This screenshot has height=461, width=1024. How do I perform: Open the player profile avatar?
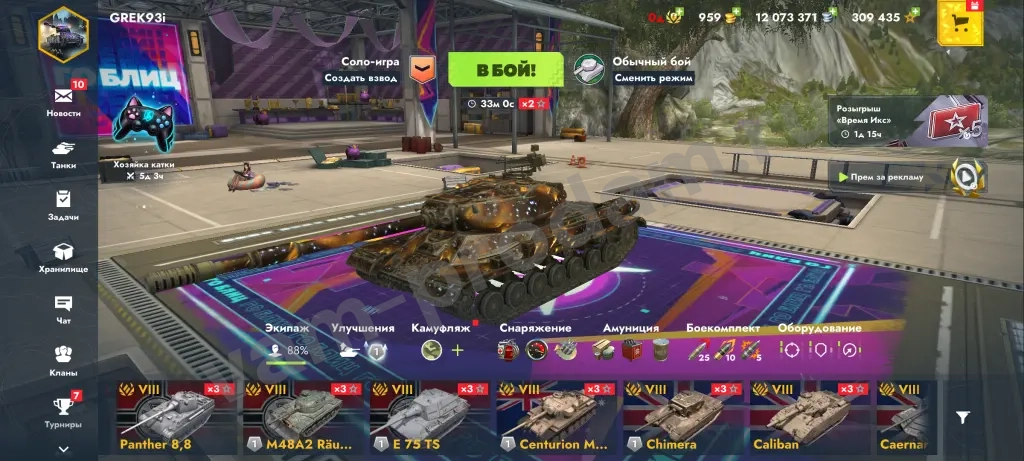coord(63,33)
